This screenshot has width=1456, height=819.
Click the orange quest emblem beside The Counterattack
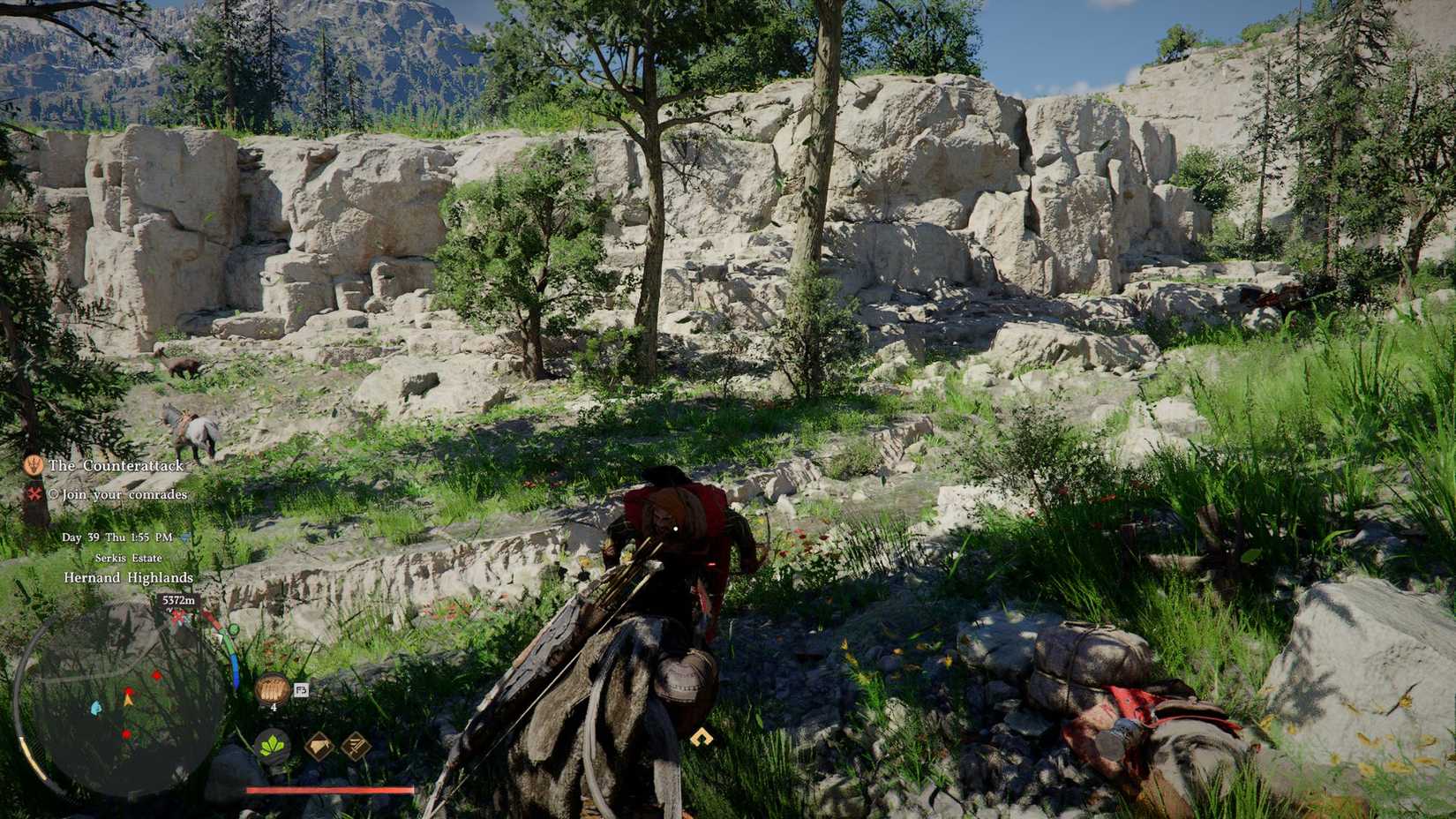pyautogui.click(x=33, y=465)
